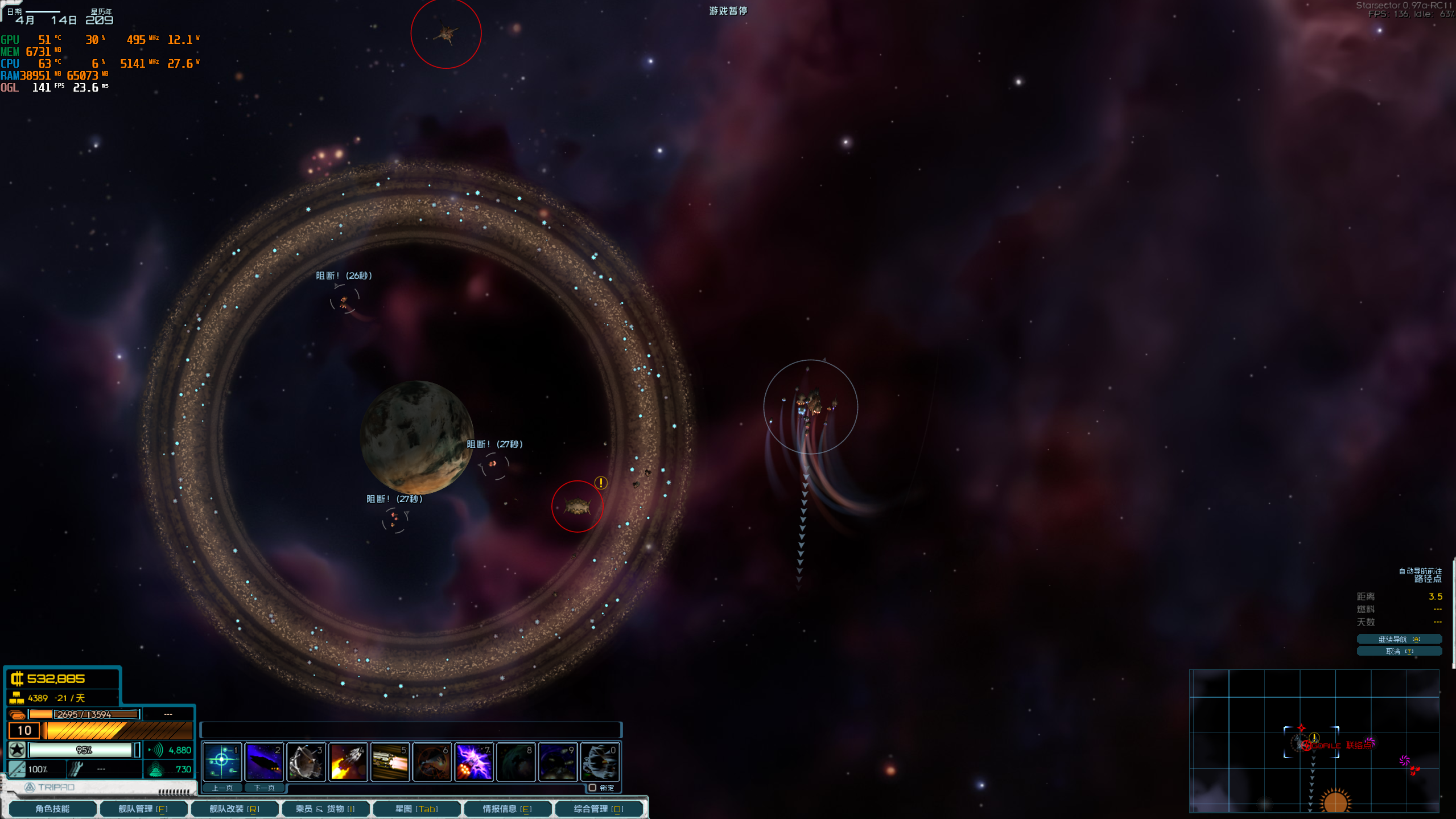Activate ability slot 7 with purple lightning
The width and height of the screenshot is (1456, 819).
pyautogui.click(x=474, y=762)
